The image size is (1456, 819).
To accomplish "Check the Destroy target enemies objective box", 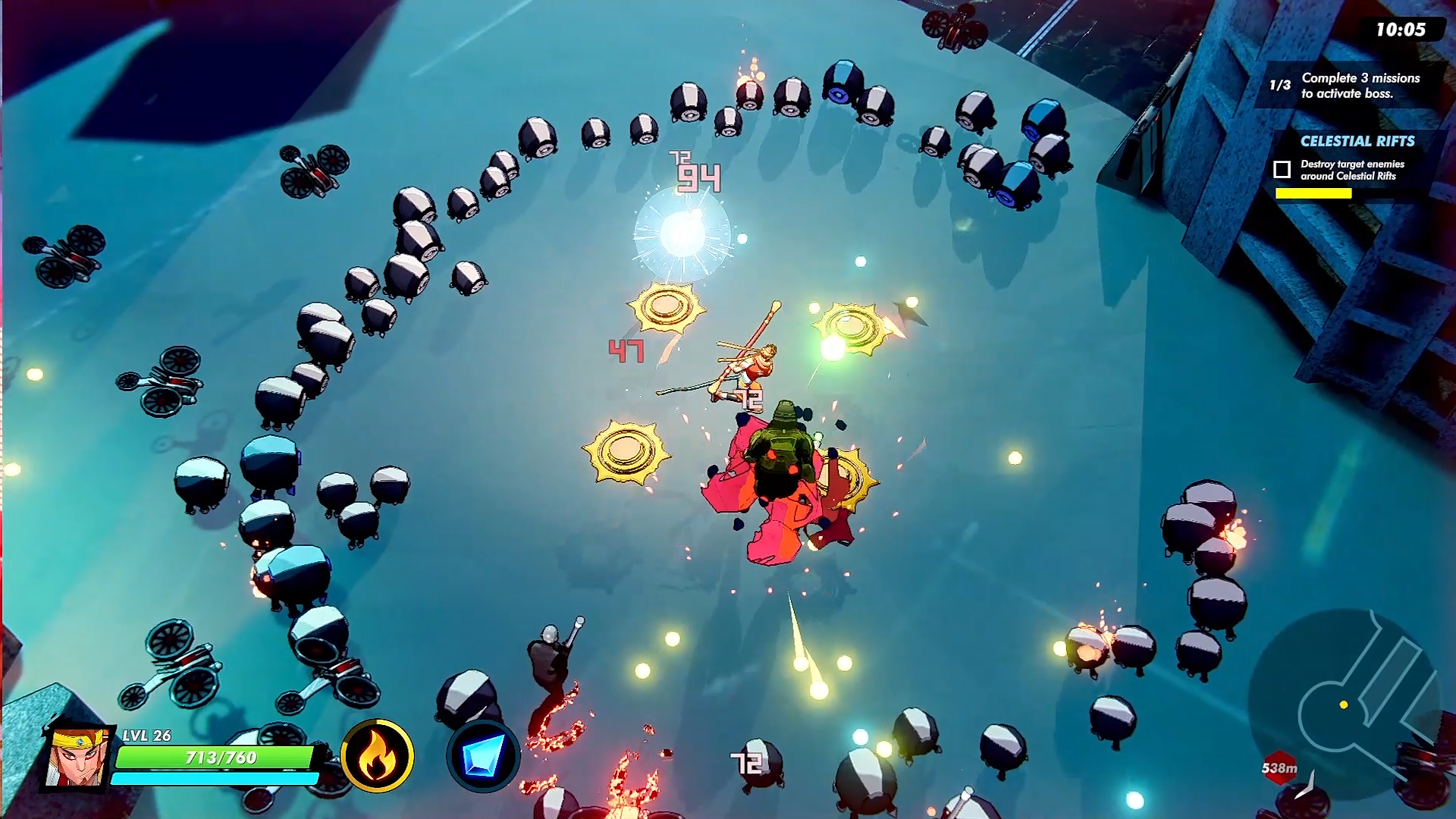I will coord(1282,169).
